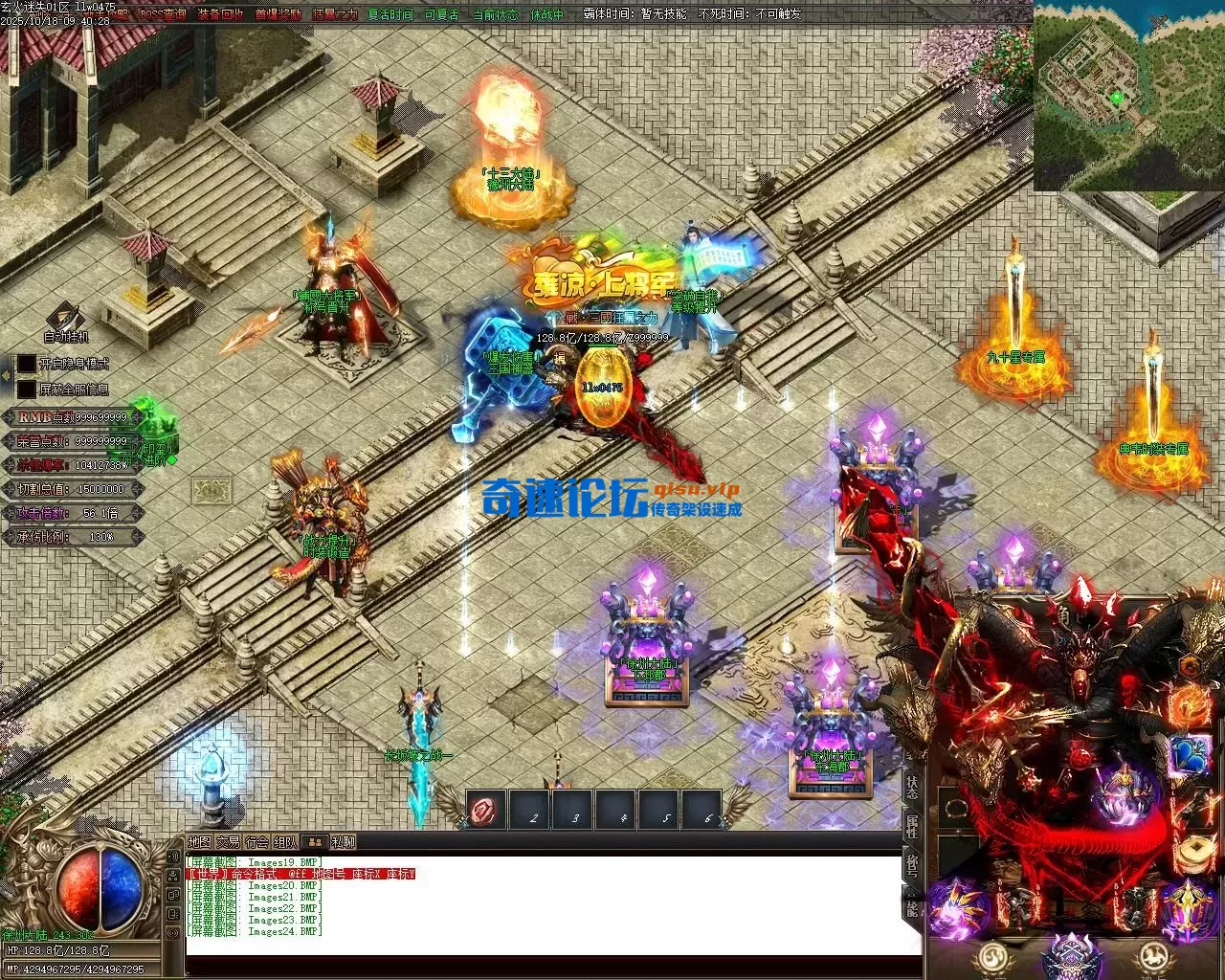
Task: Open the 狂暴之力 menu entry
Action: 335,14
